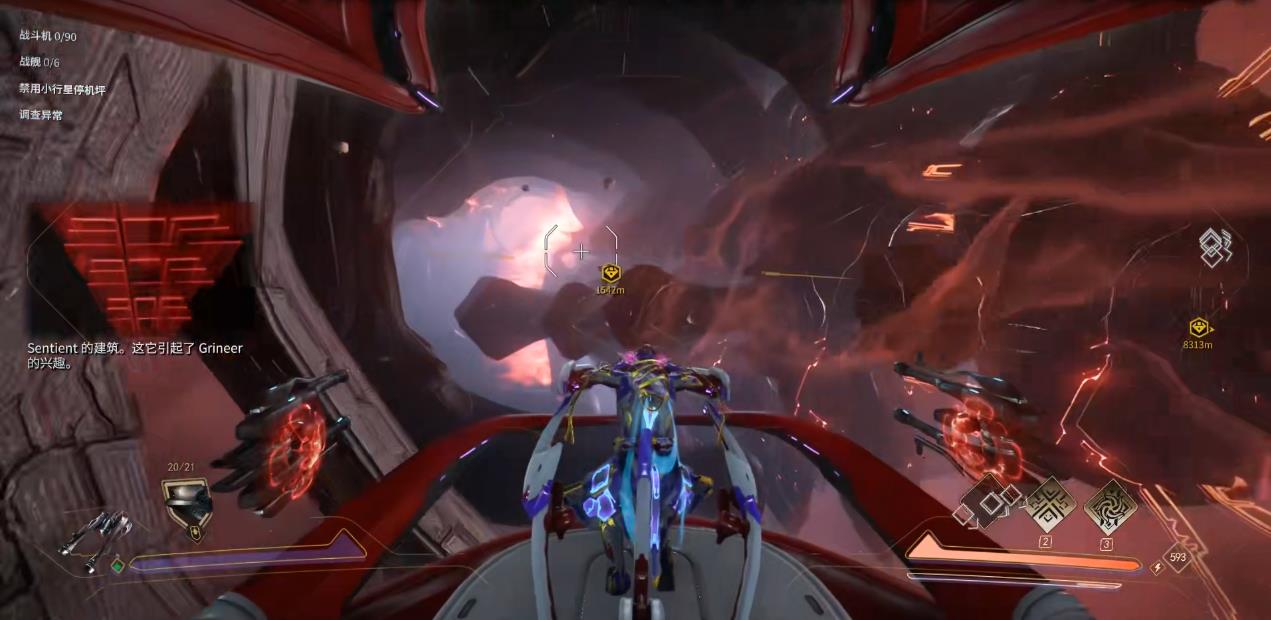This screenshot has height=620, width=1271.
Task: Select the objective waypoint marker at 1642m
Action: click(x=611, y=273)
